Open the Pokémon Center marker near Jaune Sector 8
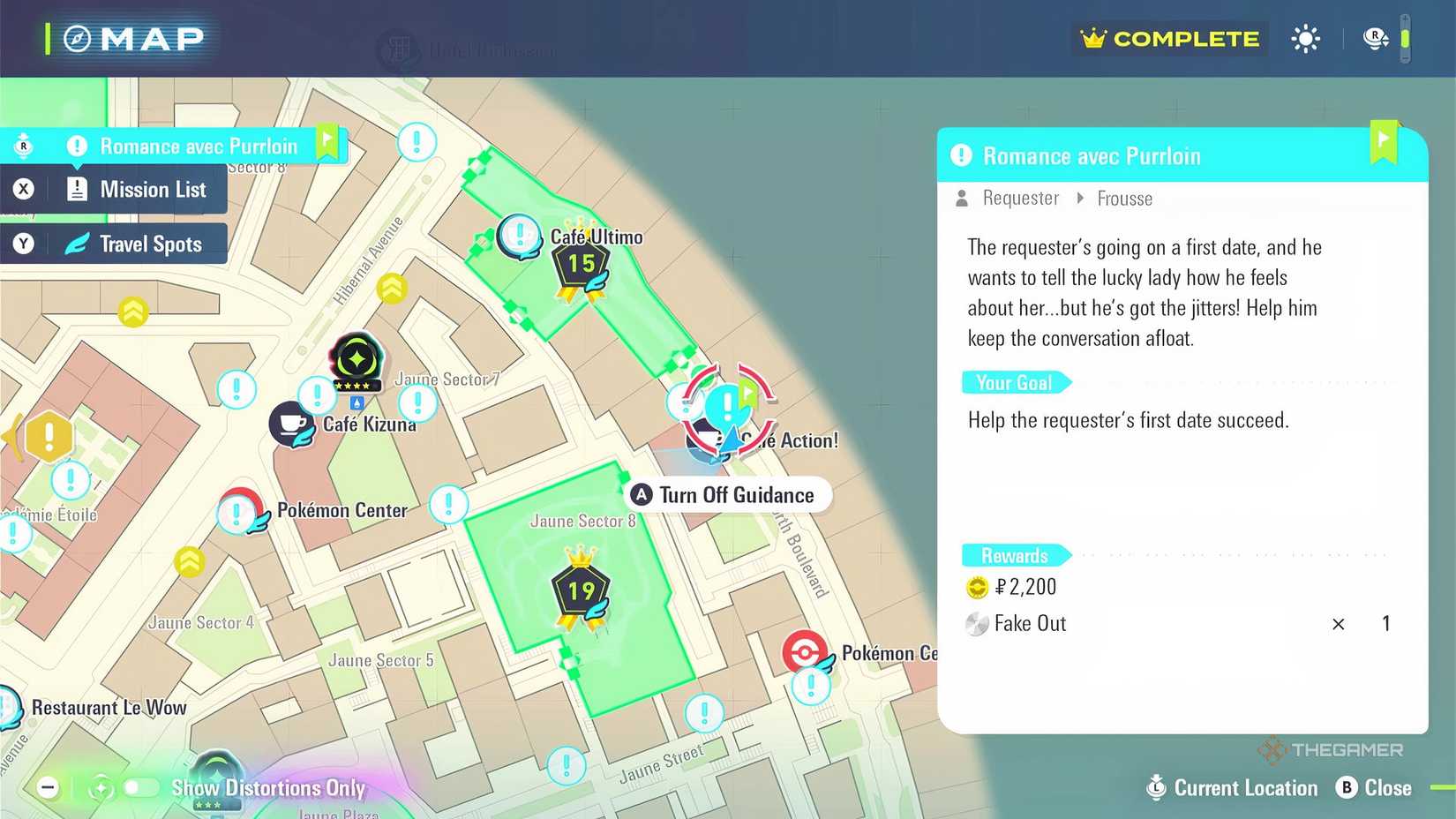Viewport: 1456px width, 819px height. tap(805, 653)
